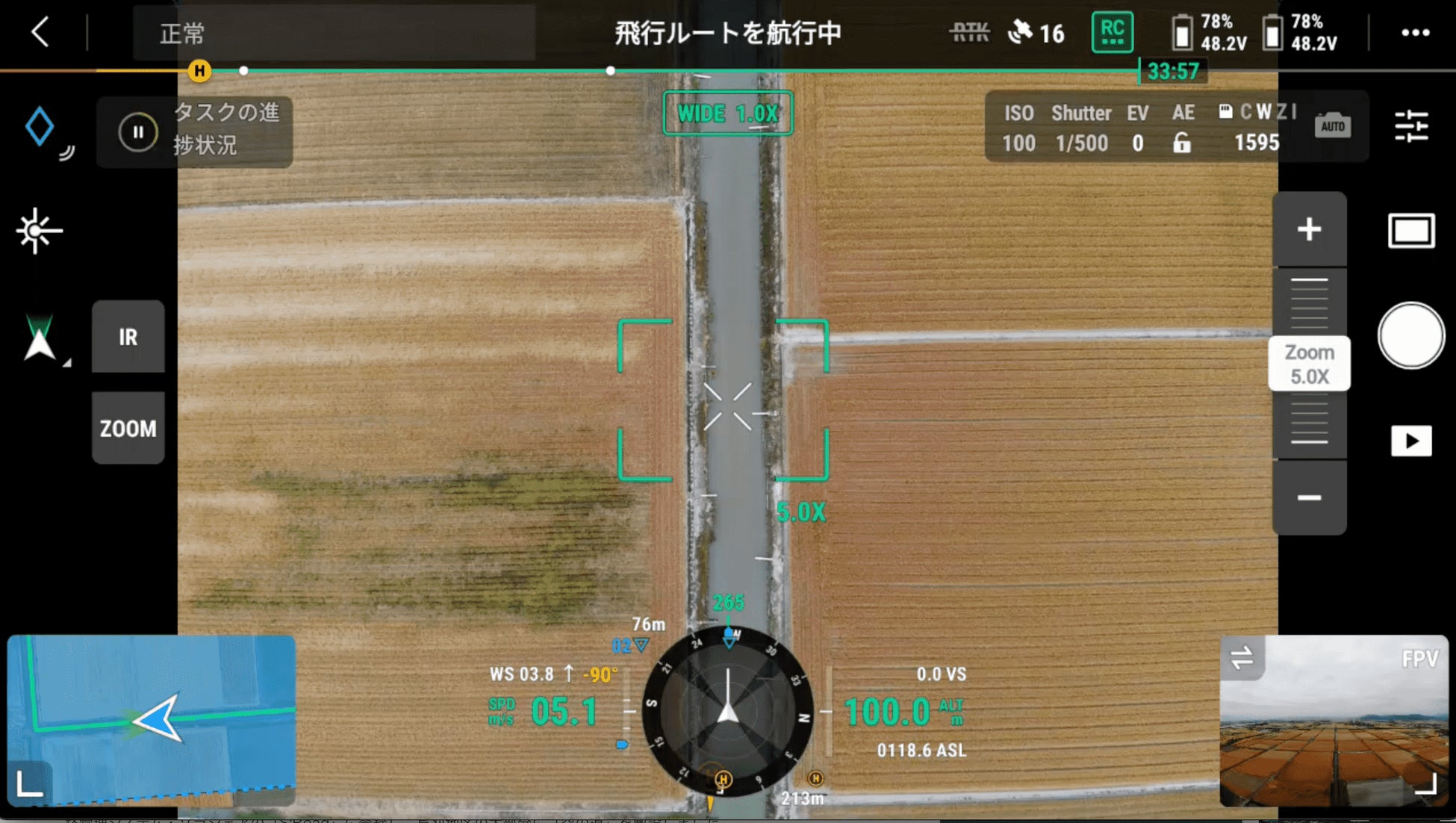The image size is (1456, 823).
Task: Open the AUTO camera mode selector
Action: point(1333,126)
